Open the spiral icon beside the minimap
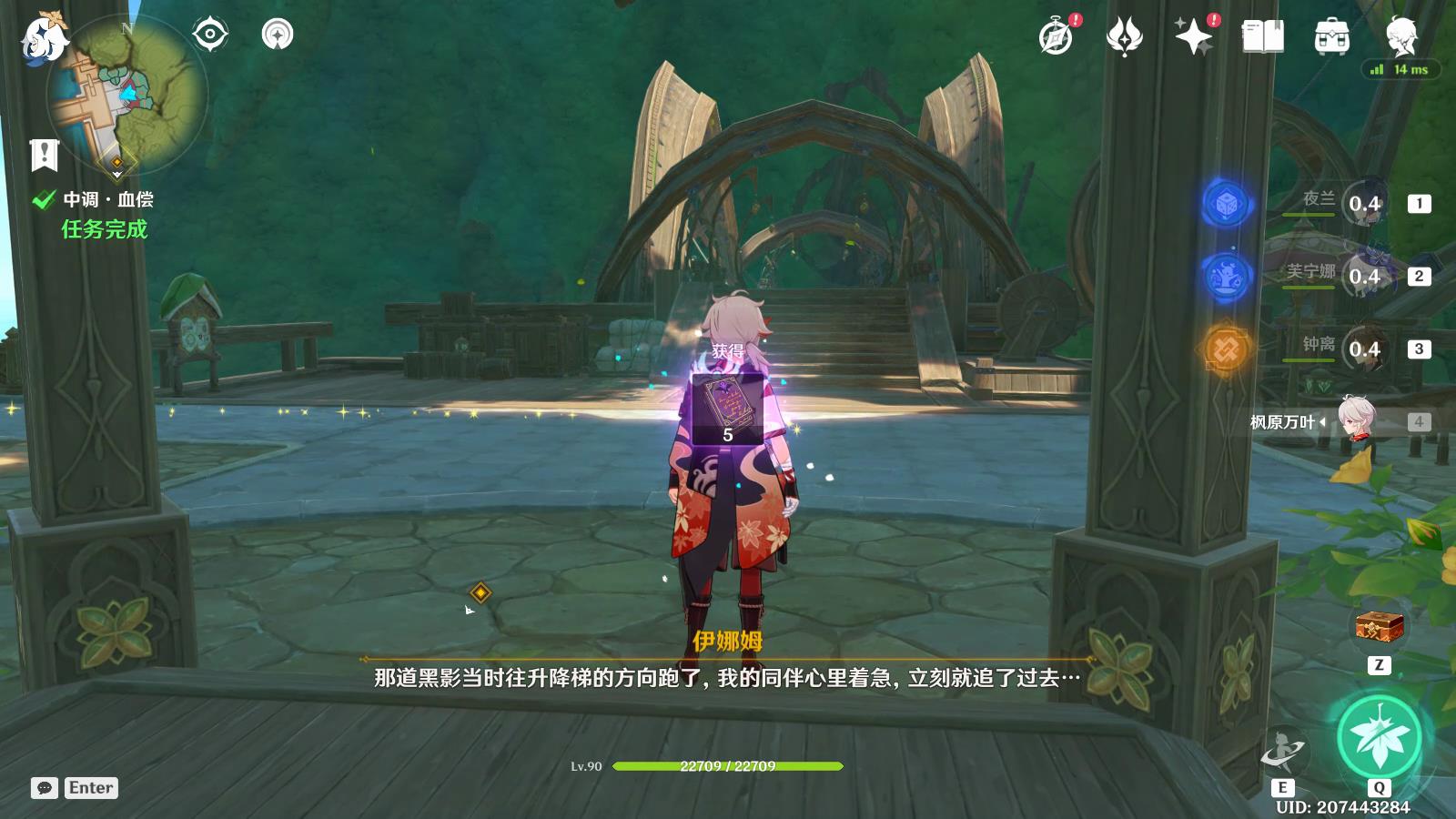 pos(278,35)
